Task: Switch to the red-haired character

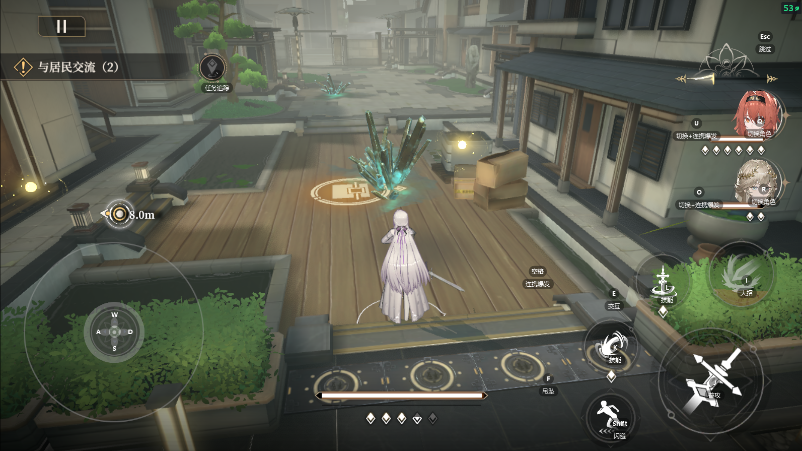Action: (755, 114)
